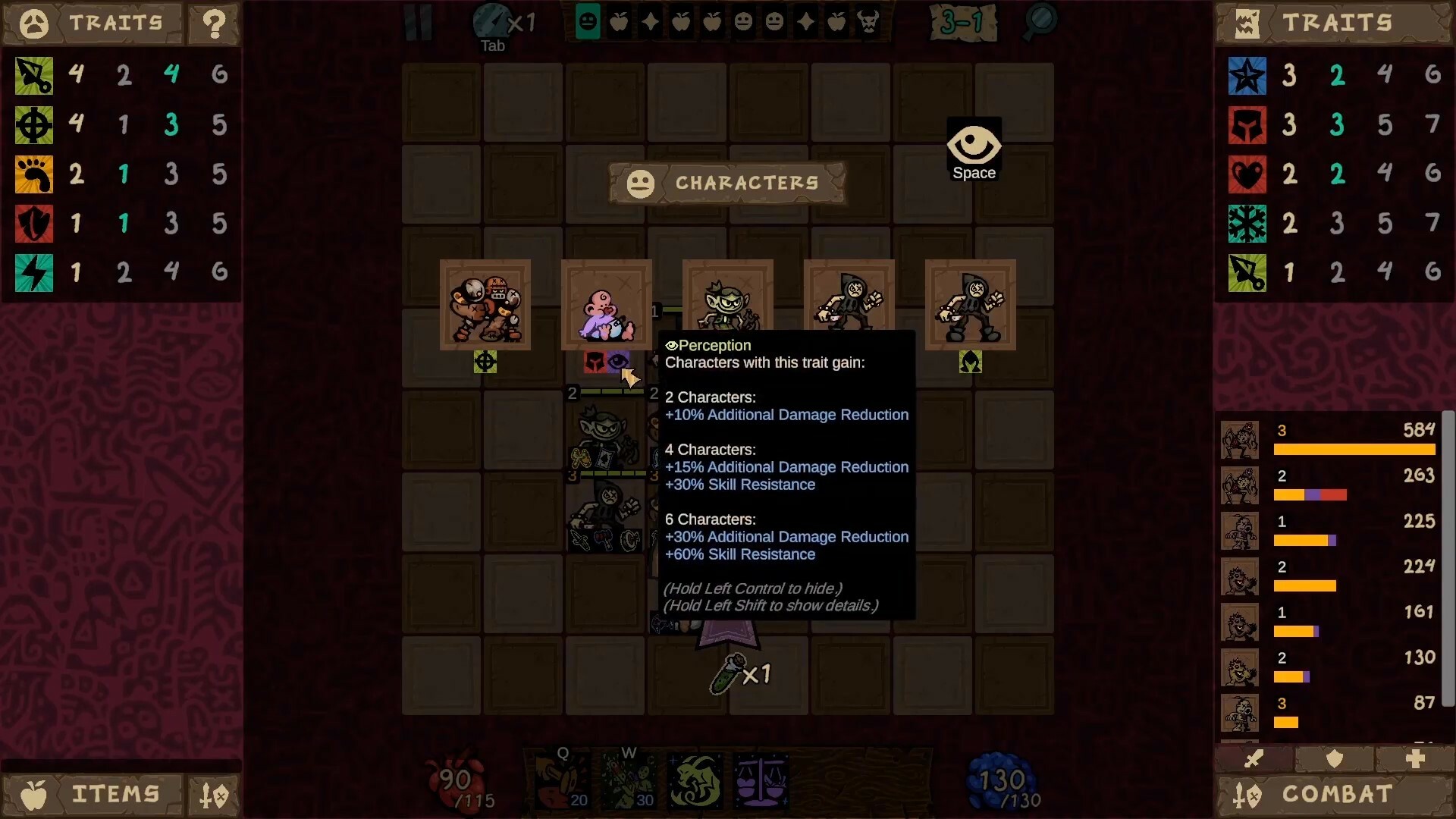The width and height of the screenshot is (1456, 819).
Task: Open the magnifying glass inspect tool
Action: (1039, 23)
